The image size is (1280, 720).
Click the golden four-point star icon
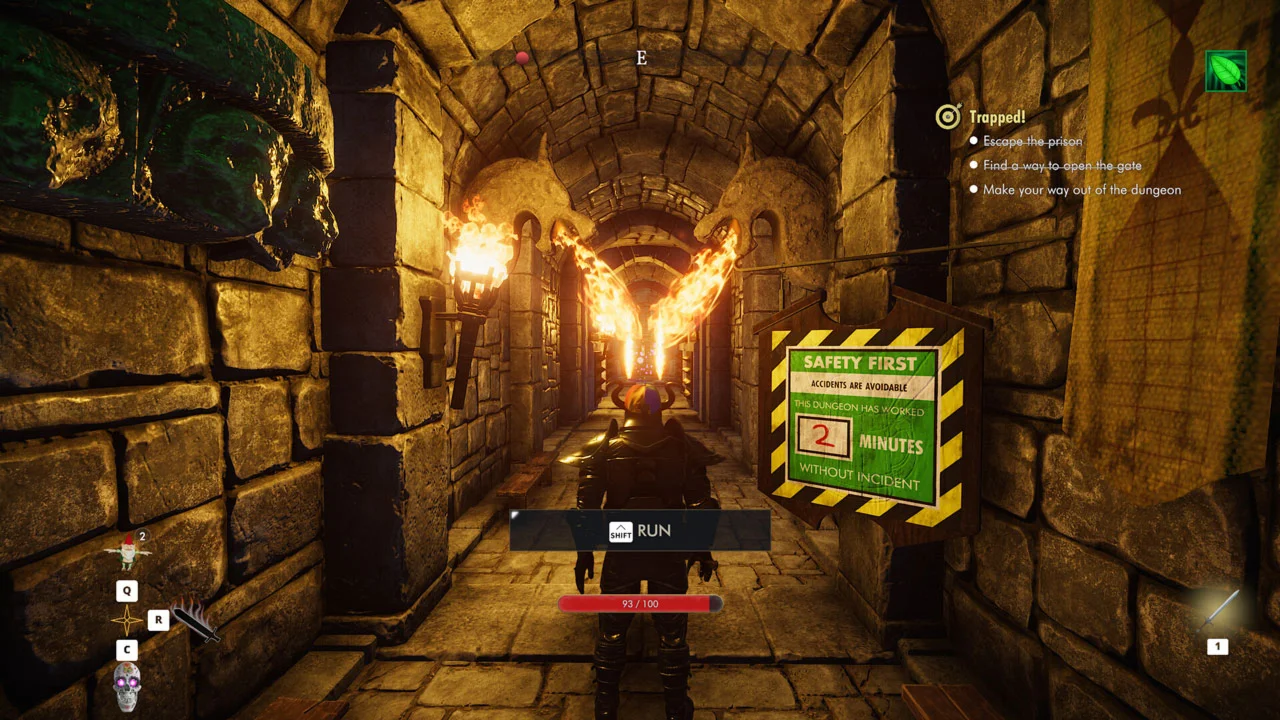click(127, 620)
